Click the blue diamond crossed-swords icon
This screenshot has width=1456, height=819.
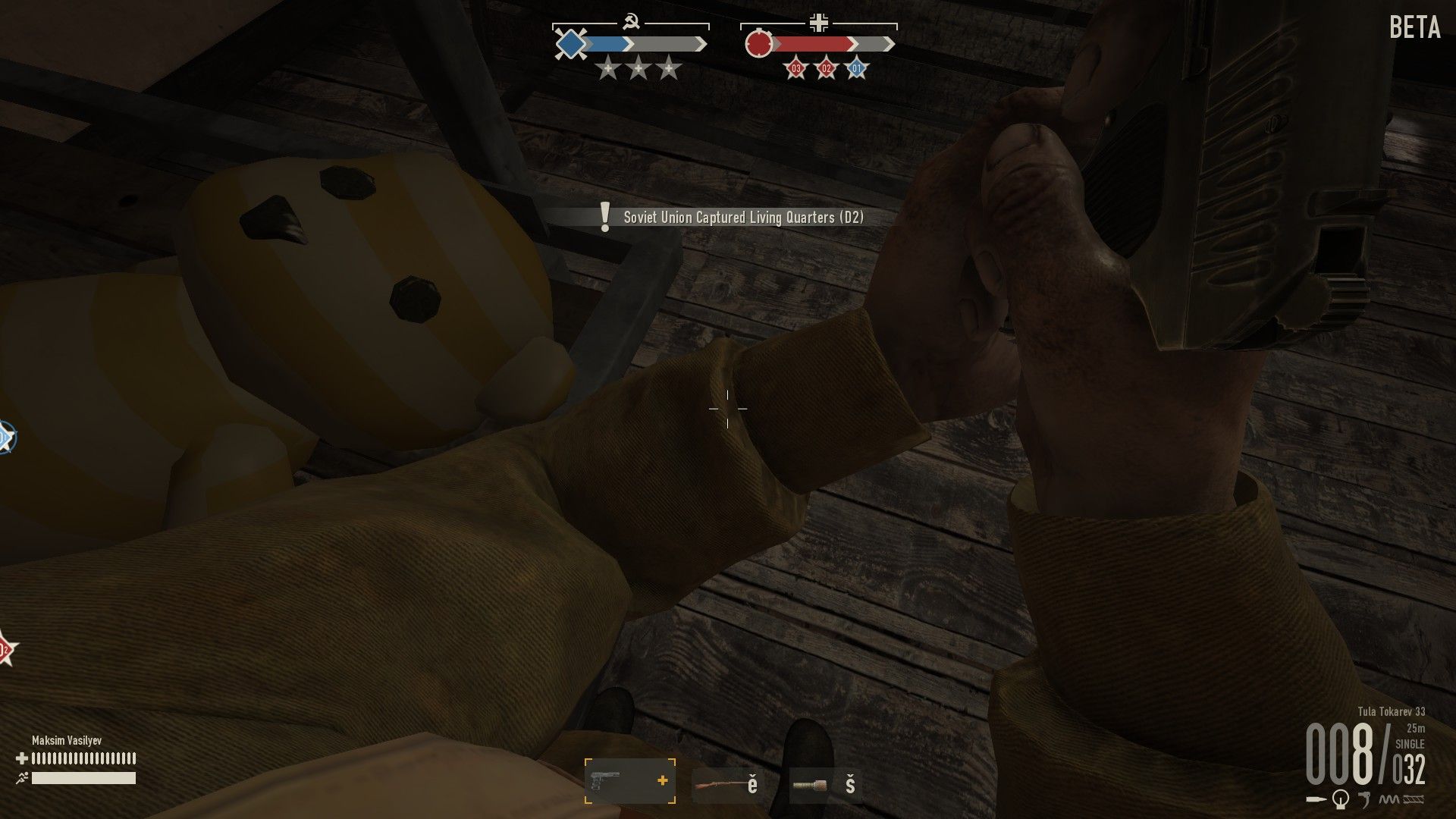(x=569, y=44)
